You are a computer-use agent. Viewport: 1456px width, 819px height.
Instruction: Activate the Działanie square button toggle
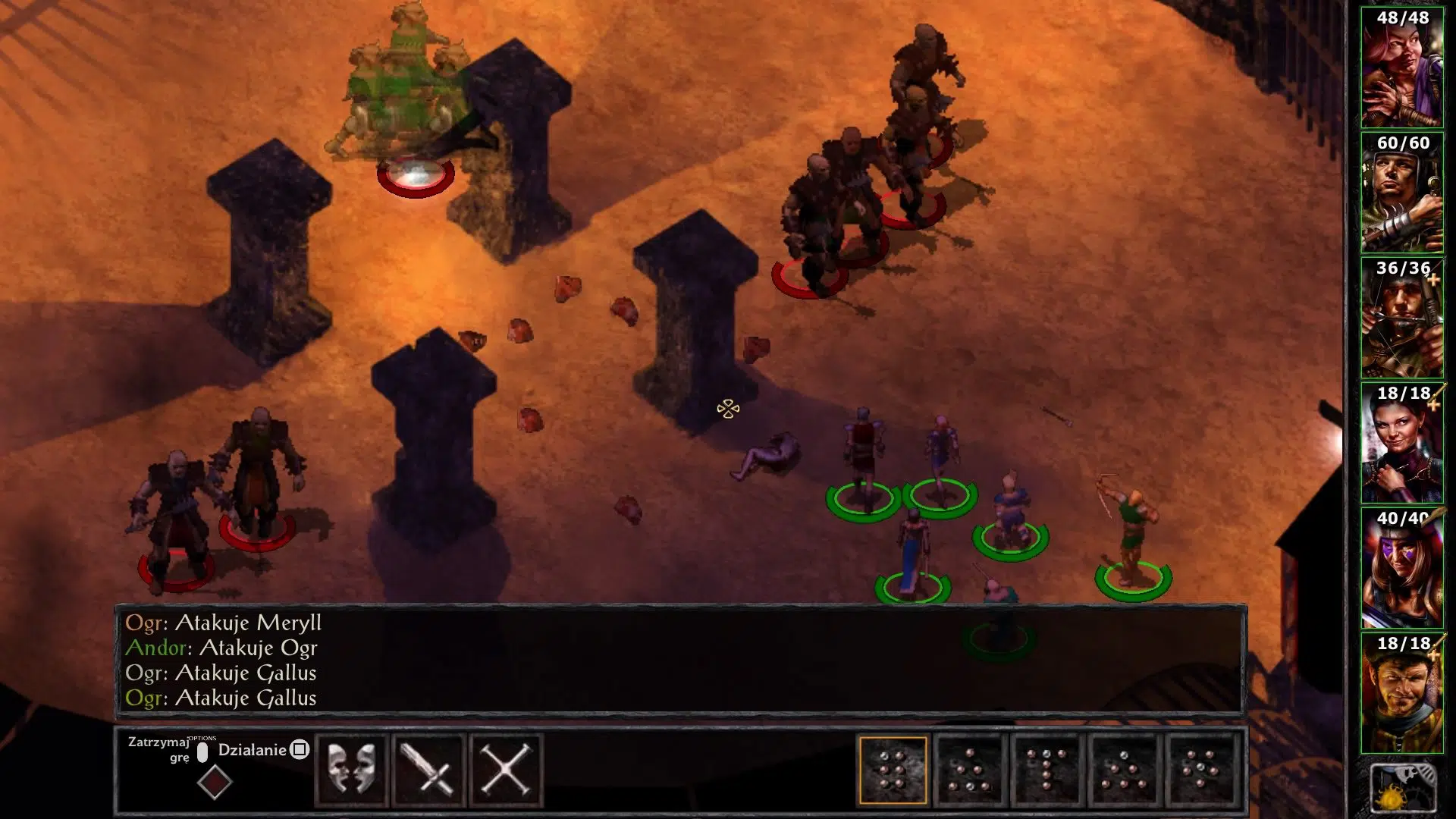click(x=300, y=750)
